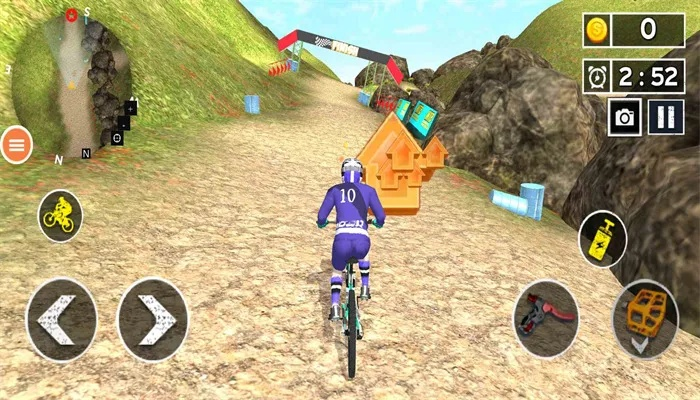700x400 pixels.
Task: Steer right with the right arrow
Action: 153,320
